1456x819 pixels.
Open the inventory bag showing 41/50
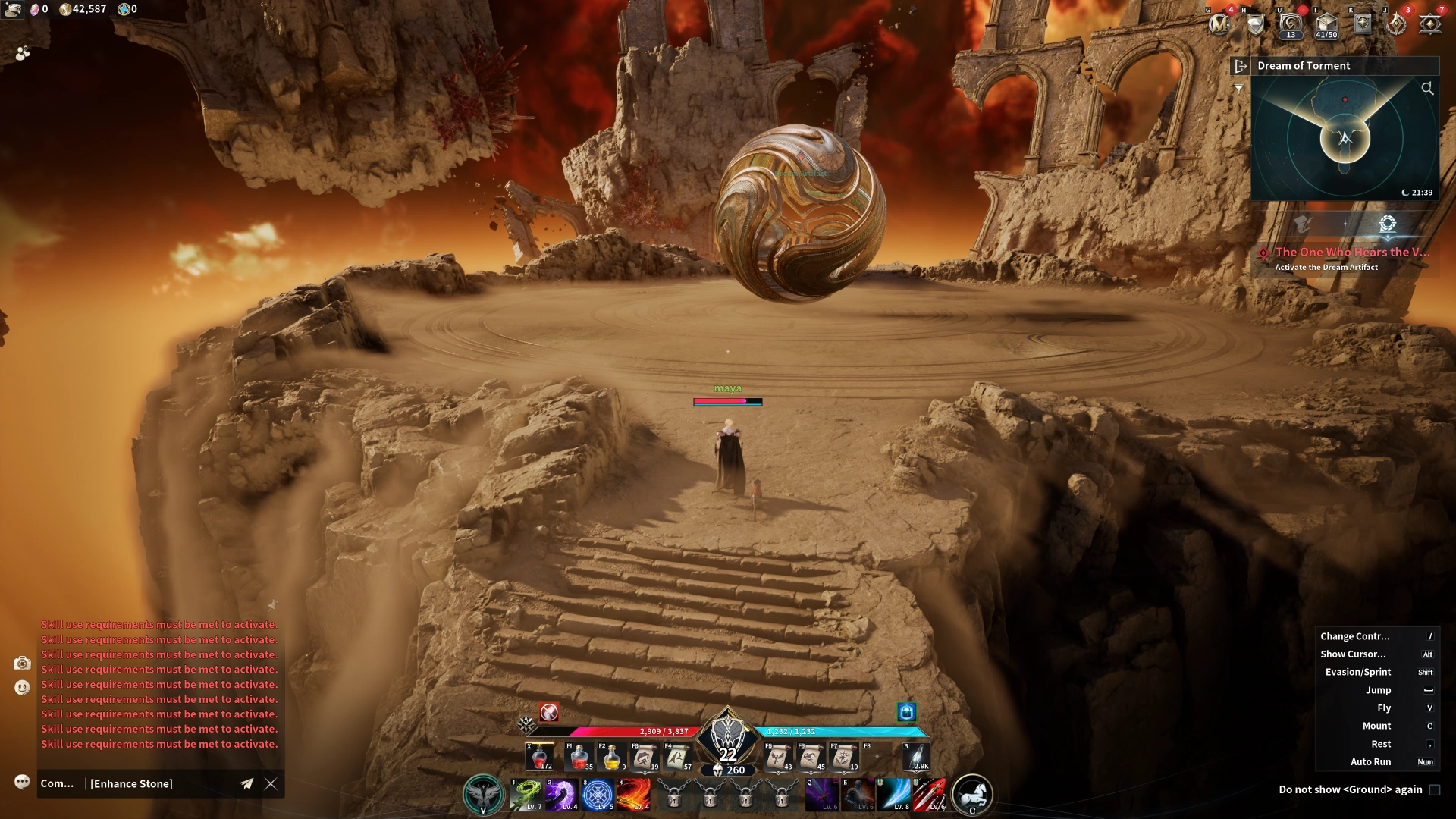pos(1326,24)
